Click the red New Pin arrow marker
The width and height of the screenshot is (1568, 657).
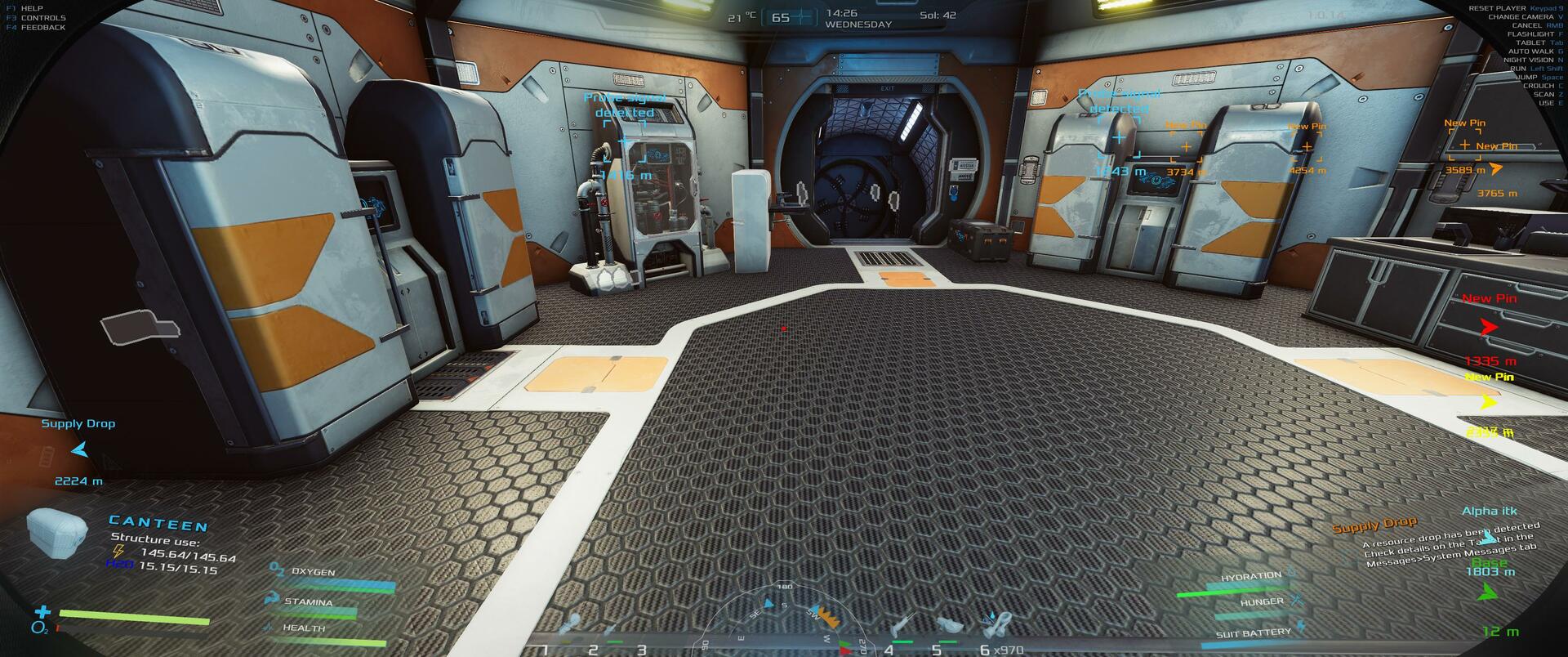pos(1490,328)
